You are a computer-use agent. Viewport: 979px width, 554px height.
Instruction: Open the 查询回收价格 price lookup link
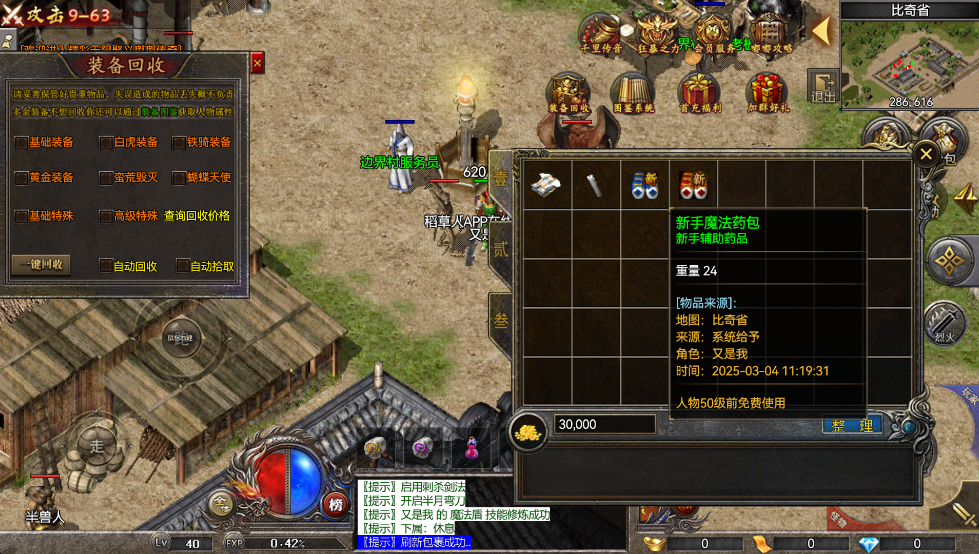pos(197,216)
